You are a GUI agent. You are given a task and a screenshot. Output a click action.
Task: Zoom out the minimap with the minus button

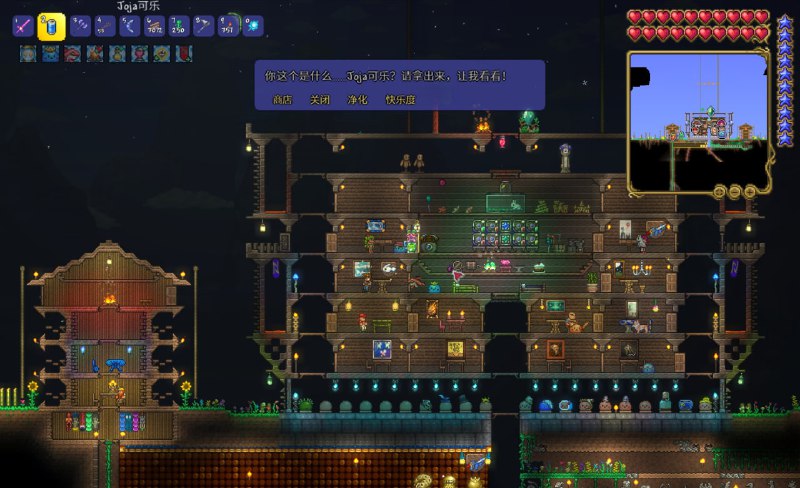point(735,191)
